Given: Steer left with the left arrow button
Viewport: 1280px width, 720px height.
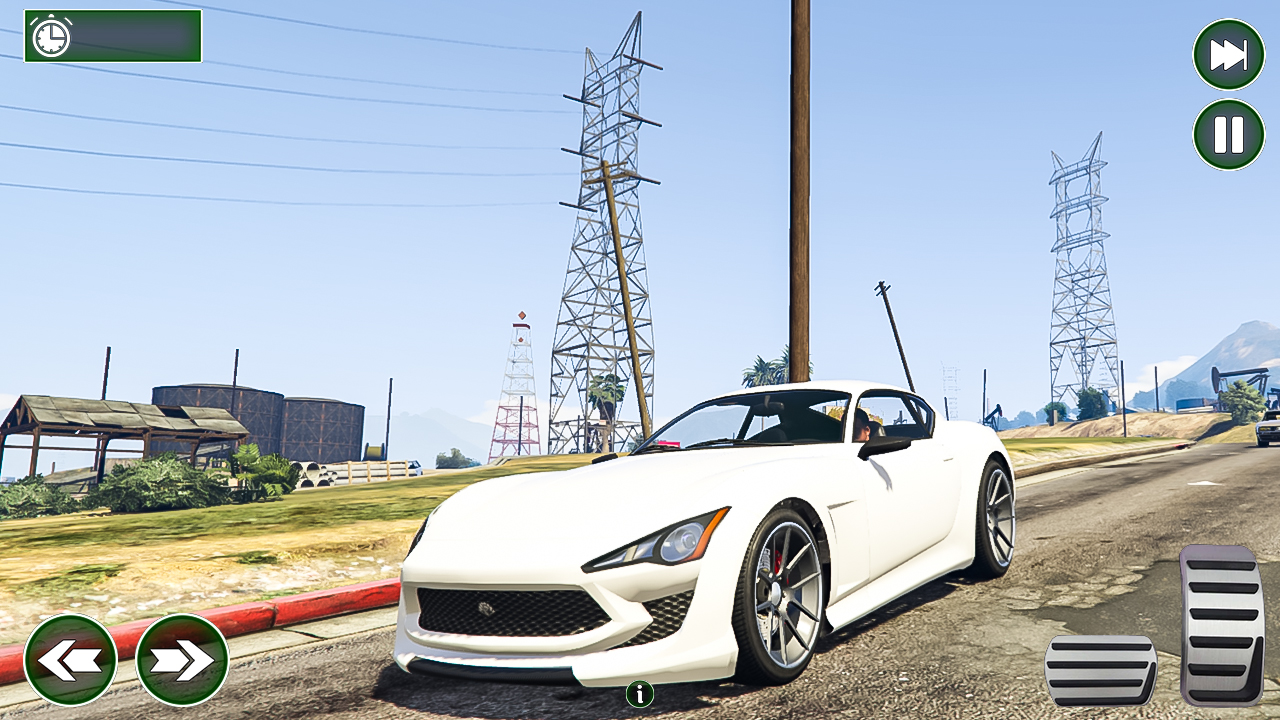Looking at the screenshot, I should click(x=70, y=660).
